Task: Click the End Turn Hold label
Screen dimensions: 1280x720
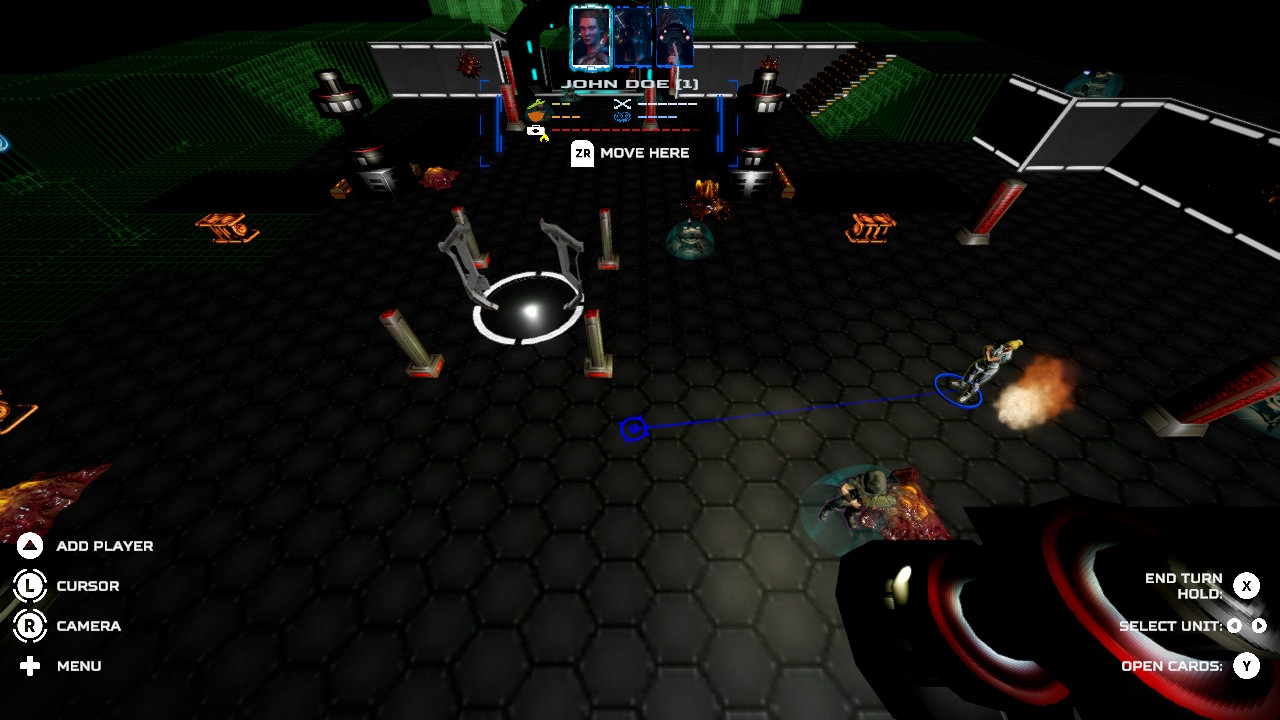Action: [x=1183, y=584]
